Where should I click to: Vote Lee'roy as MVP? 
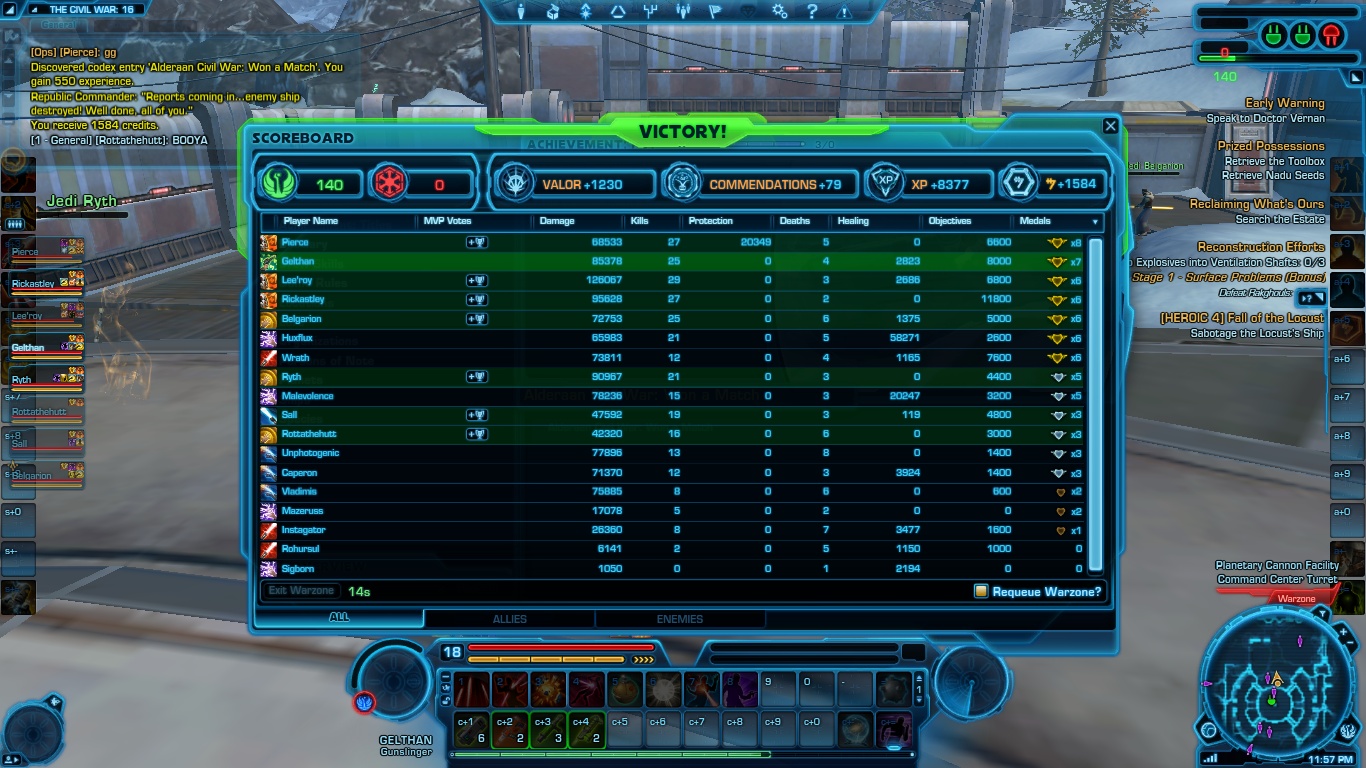(x=477, y=281)
